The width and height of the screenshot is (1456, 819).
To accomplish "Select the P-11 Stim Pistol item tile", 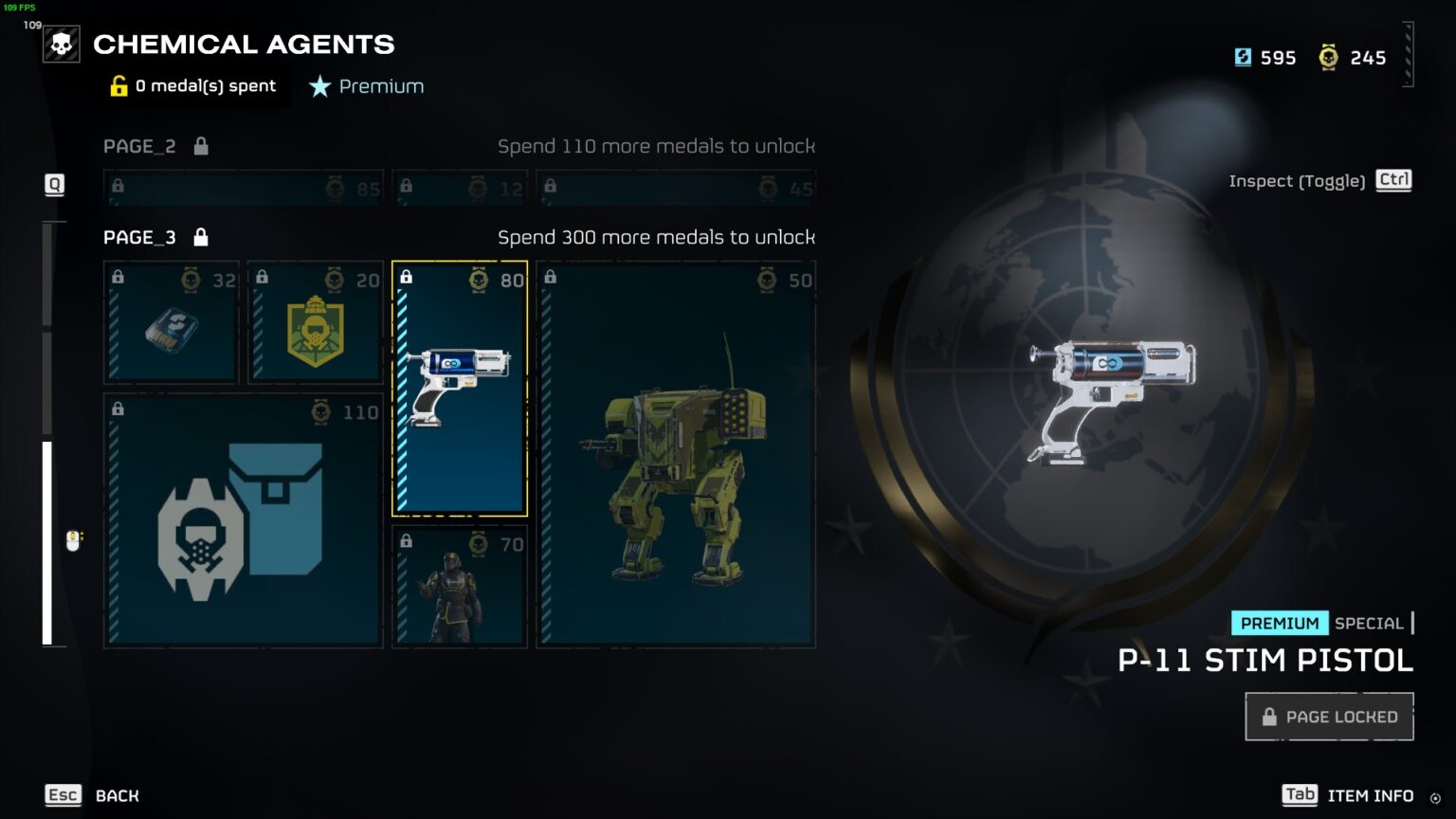I will pos(460,389).
